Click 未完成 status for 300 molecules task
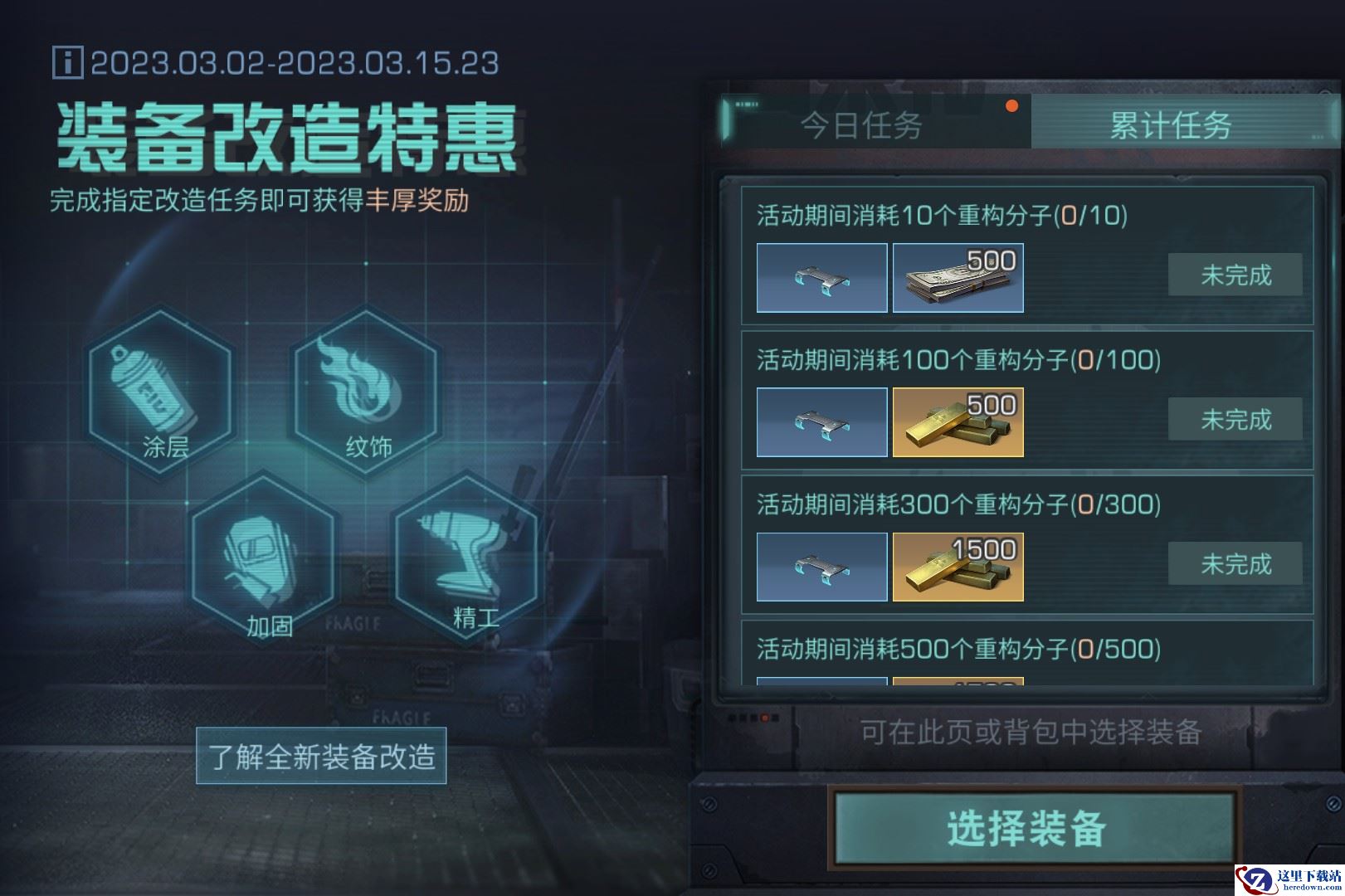Image resolution: width=1345 pixels, height=896 pixels. tap(1235, 564)
